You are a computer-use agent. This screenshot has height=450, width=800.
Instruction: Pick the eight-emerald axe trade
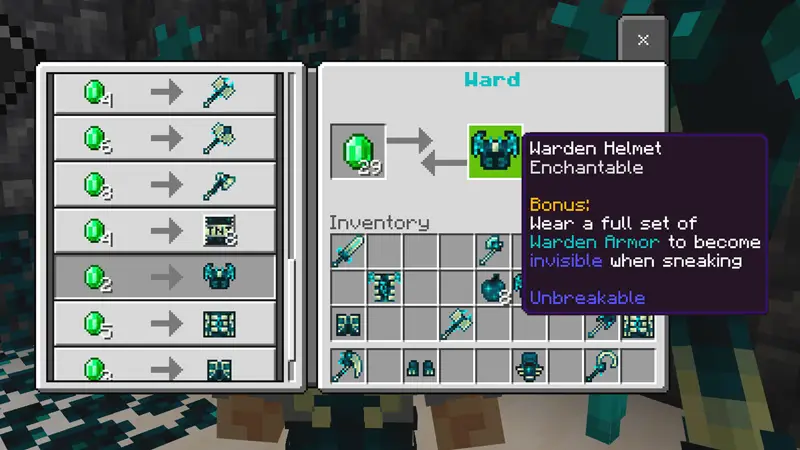click(164, 184)
